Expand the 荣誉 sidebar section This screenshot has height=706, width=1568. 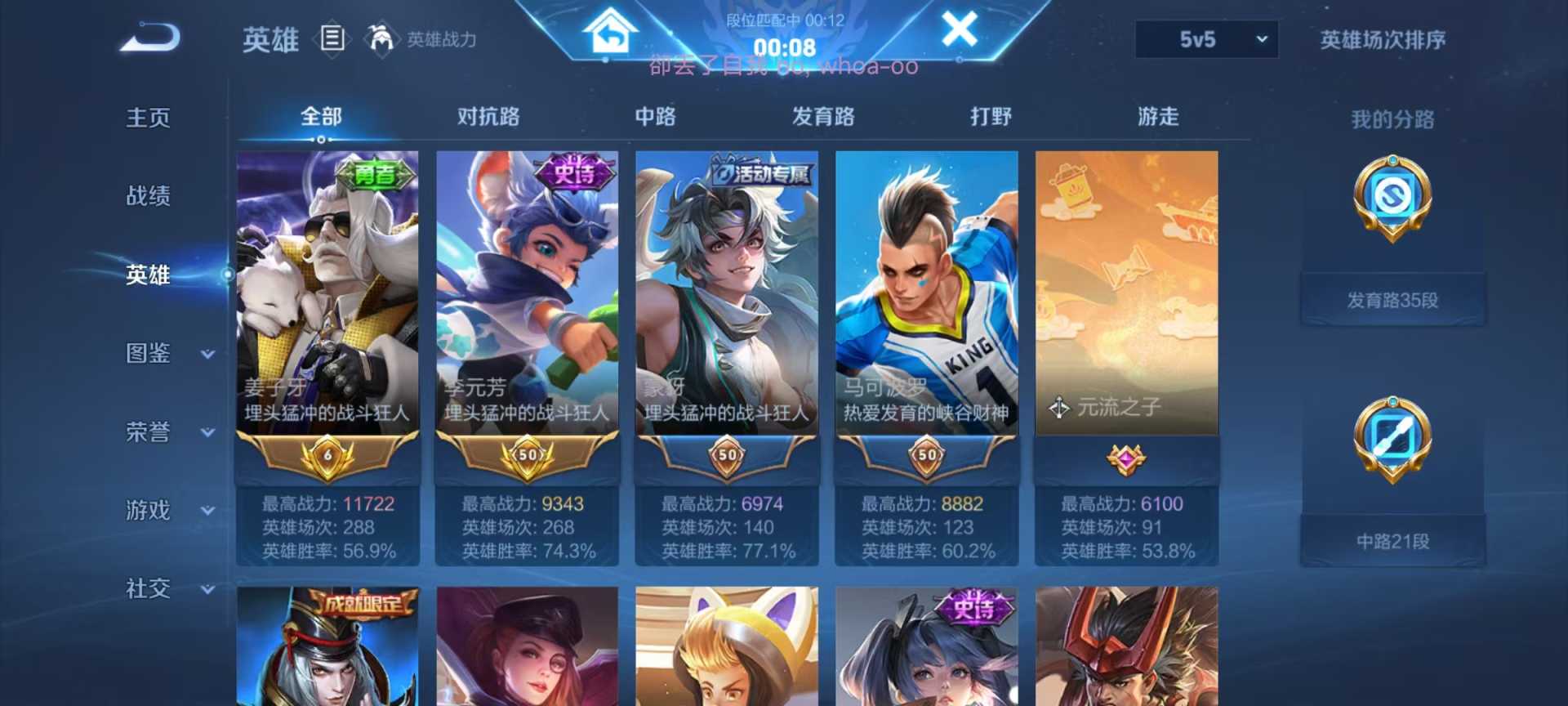coord(149,432)
